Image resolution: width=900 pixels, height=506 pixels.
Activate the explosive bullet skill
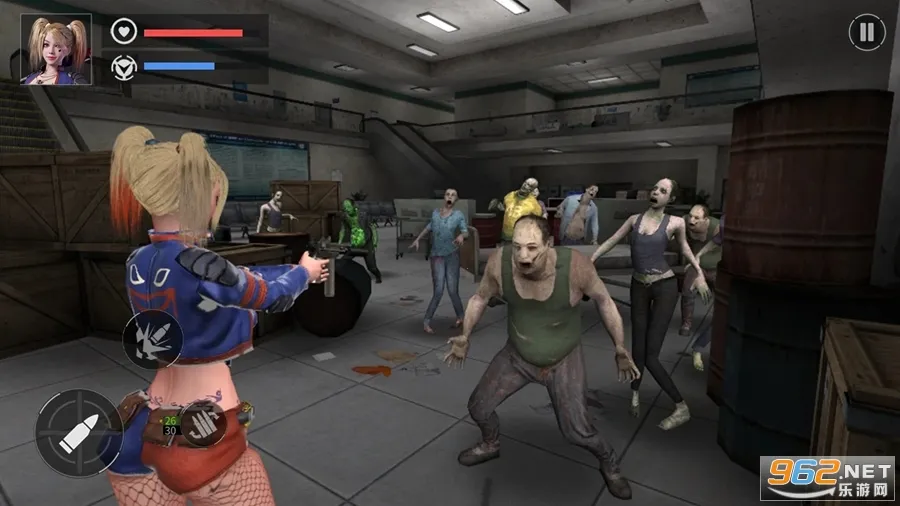(152, 340)
